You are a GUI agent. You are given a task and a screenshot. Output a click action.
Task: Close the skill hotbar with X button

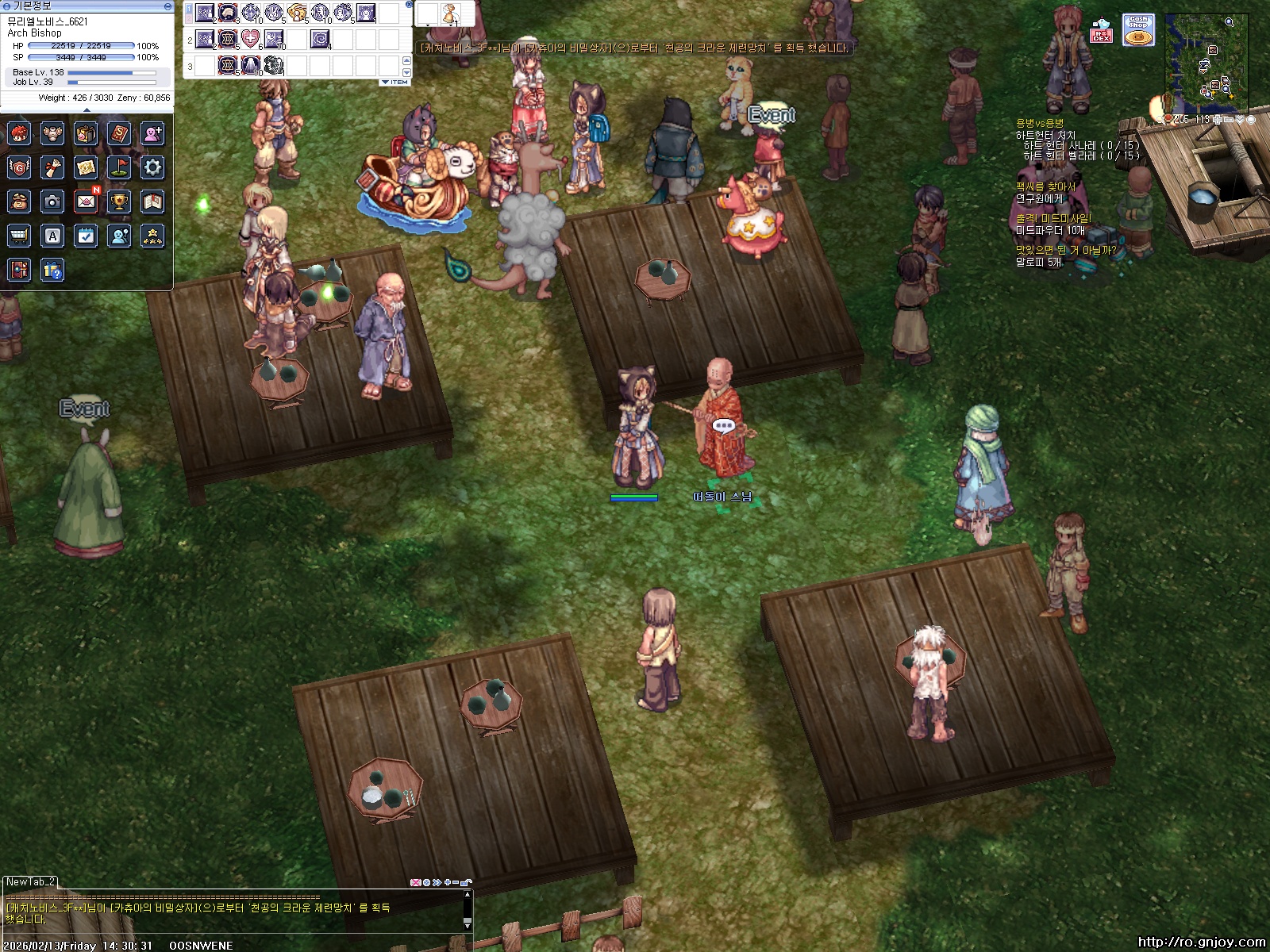(409, 5)
